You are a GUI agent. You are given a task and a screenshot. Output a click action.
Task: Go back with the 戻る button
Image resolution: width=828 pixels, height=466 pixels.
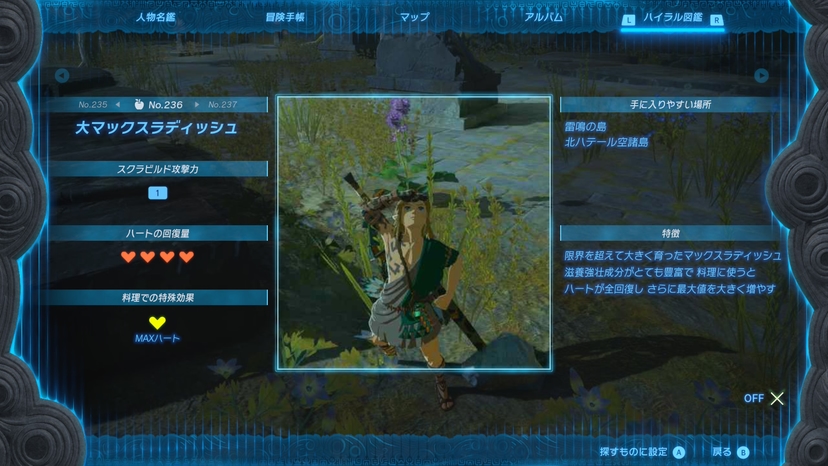730,452
